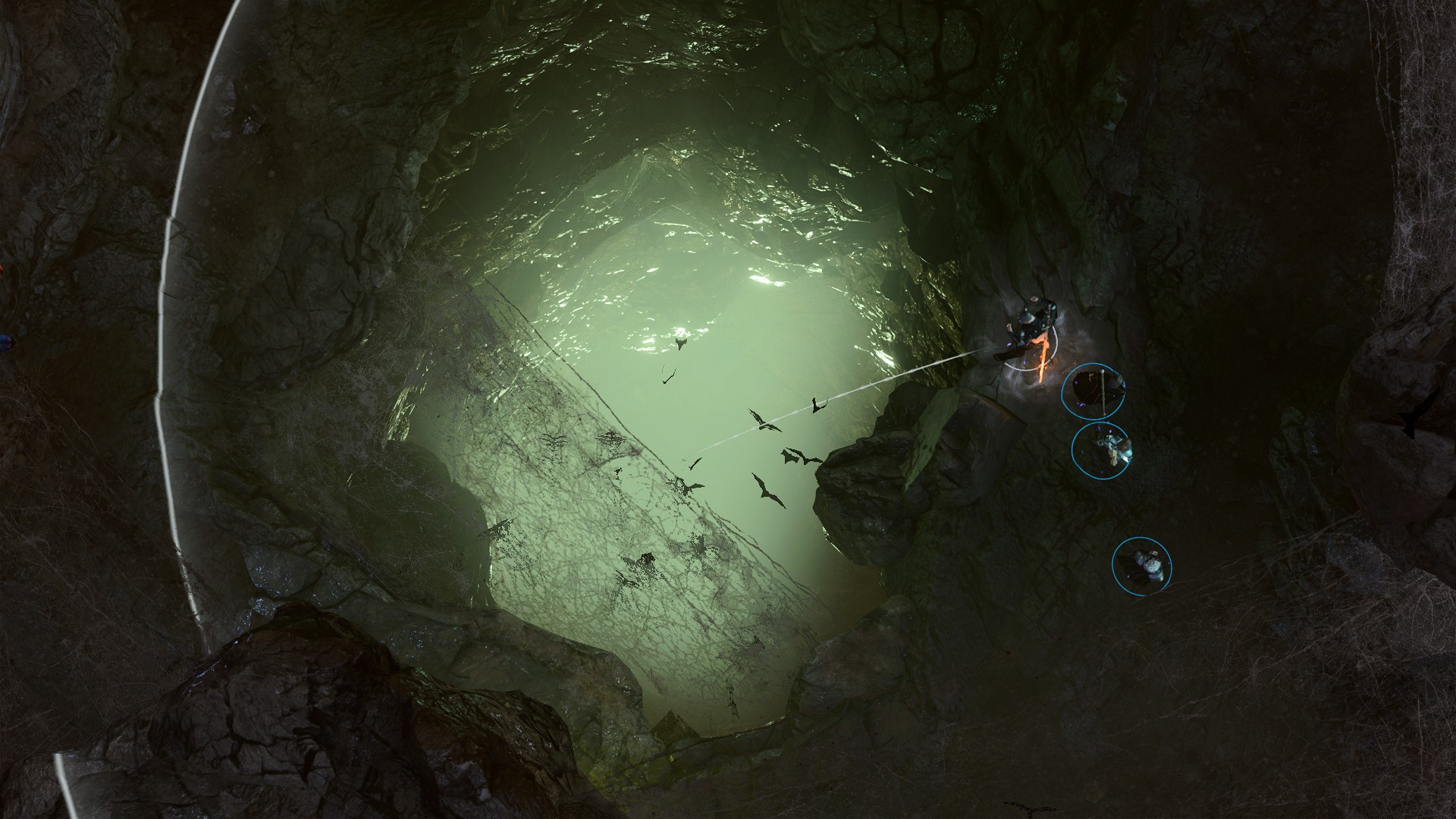Select the blue-ringed dark-cloaked companion holding a staff
The image size is (1456, 819).
point(1093,391)
